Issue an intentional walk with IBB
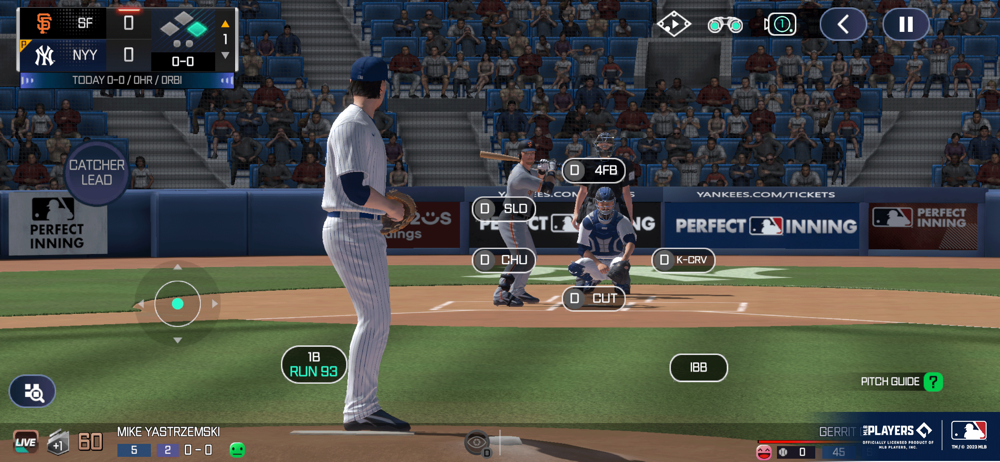The image size is (1000, 462). [x=698, y=368]
